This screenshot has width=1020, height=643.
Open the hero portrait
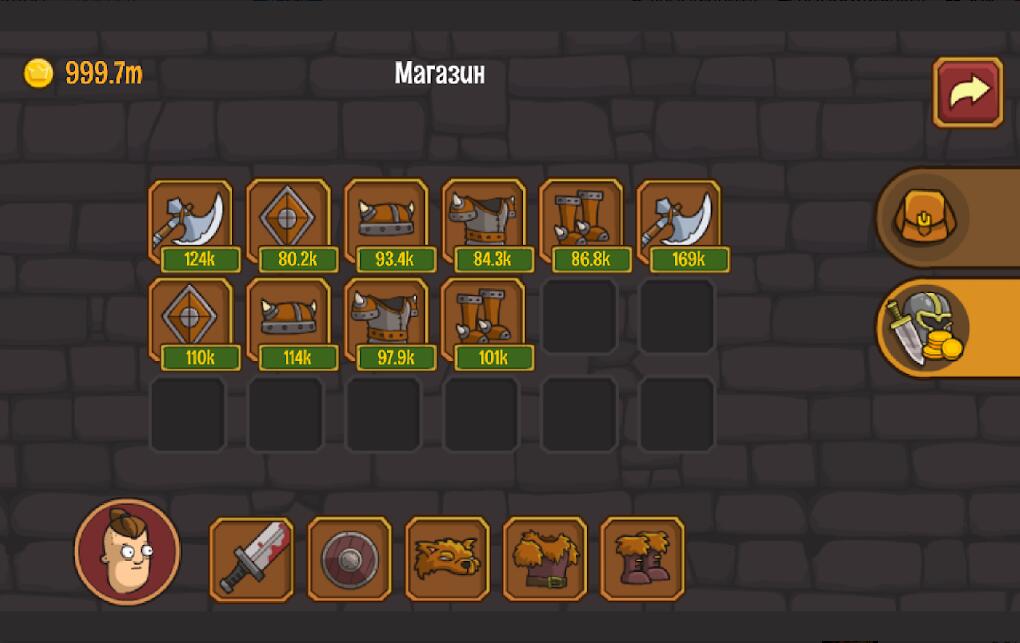(127, 552)
